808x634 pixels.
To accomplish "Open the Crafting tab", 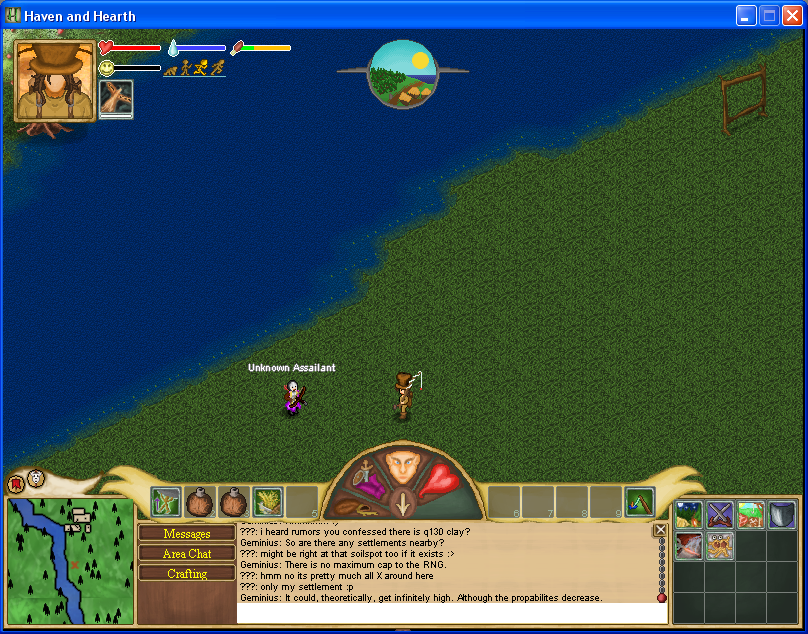I will coord(187,574).
